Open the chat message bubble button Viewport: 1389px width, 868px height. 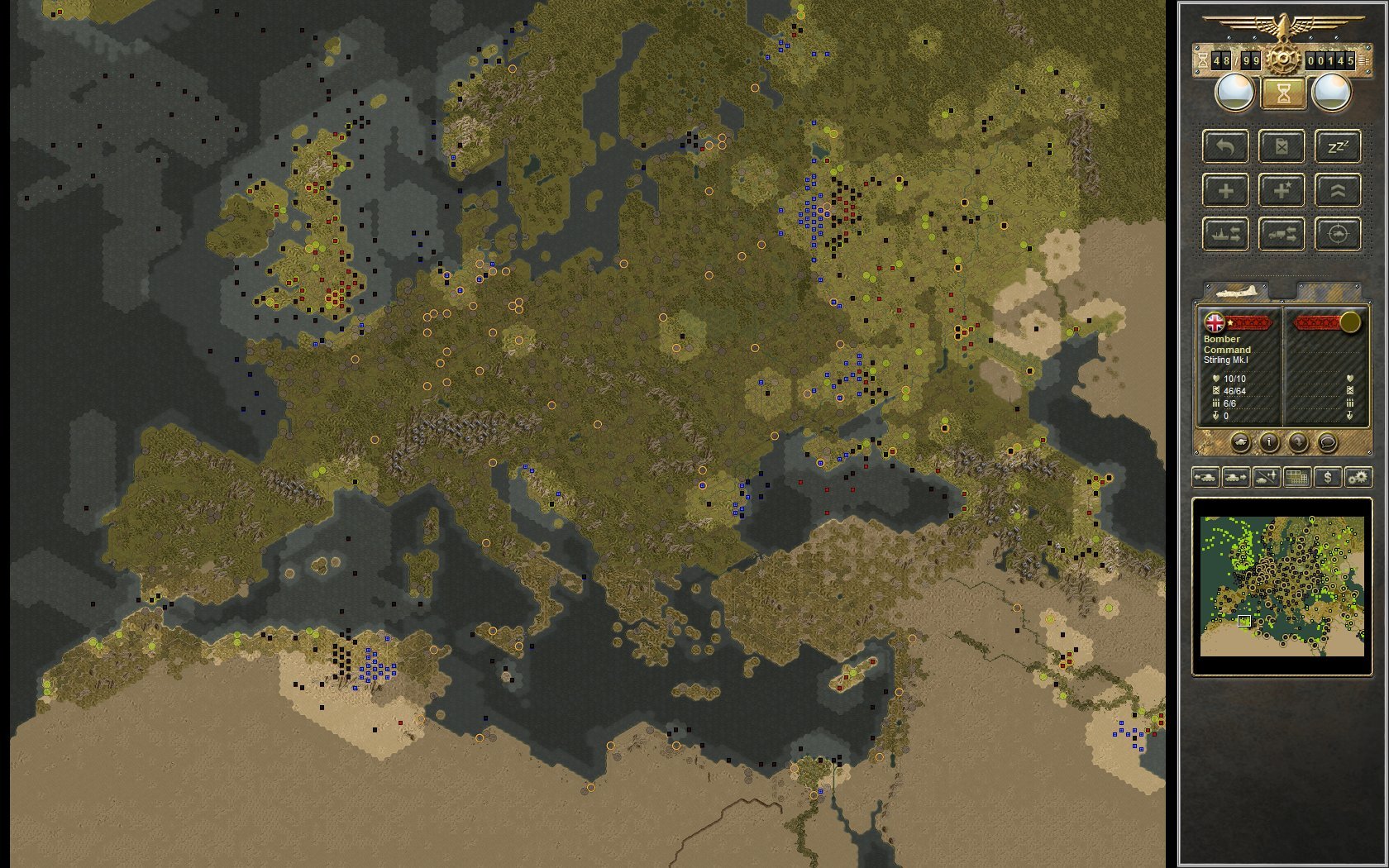pos(1328,442)
